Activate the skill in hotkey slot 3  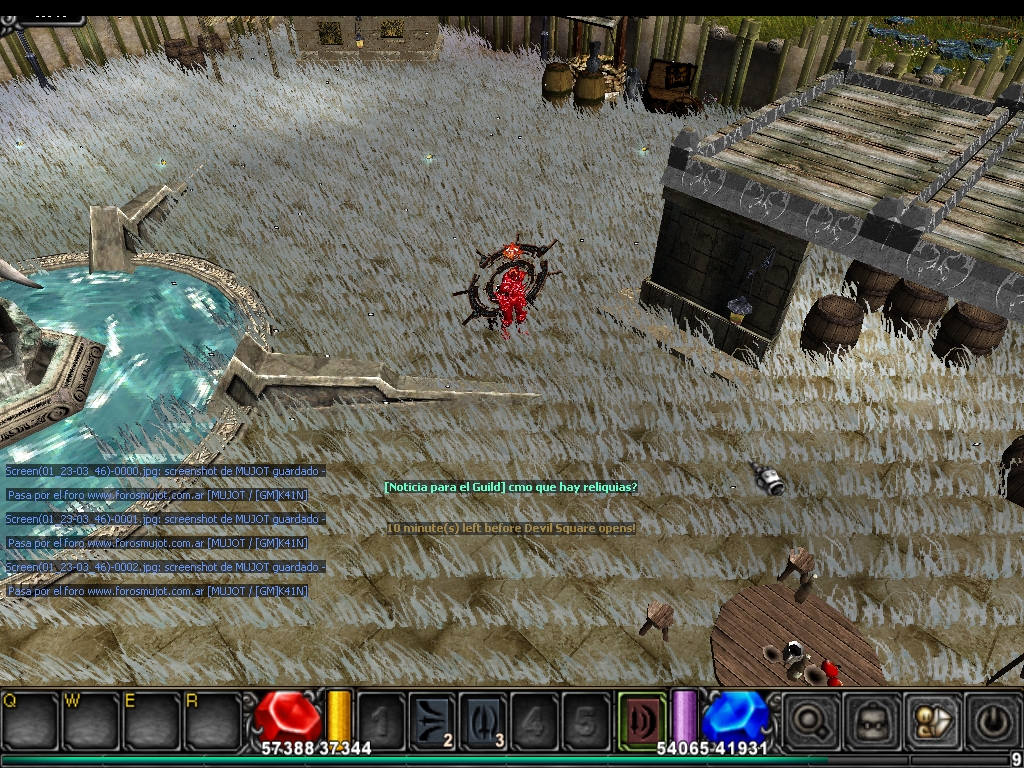tap(484, 719)
